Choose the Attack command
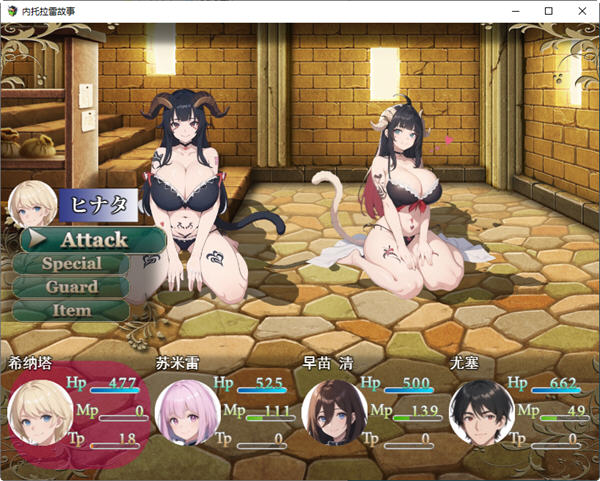This screenshot has height=481, width=600. point(93,240)
